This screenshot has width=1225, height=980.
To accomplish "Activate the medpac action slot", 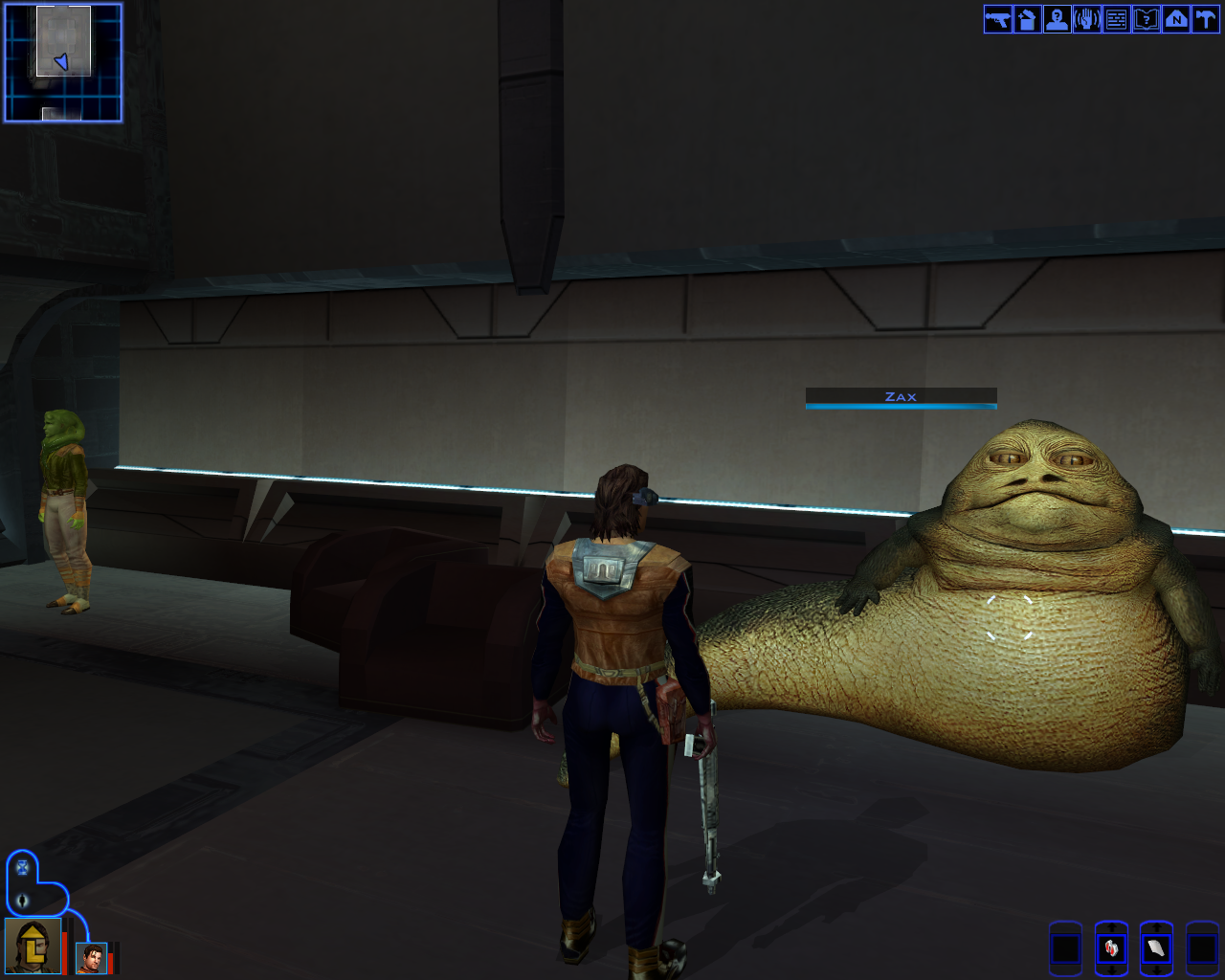I will (1111, 948).
